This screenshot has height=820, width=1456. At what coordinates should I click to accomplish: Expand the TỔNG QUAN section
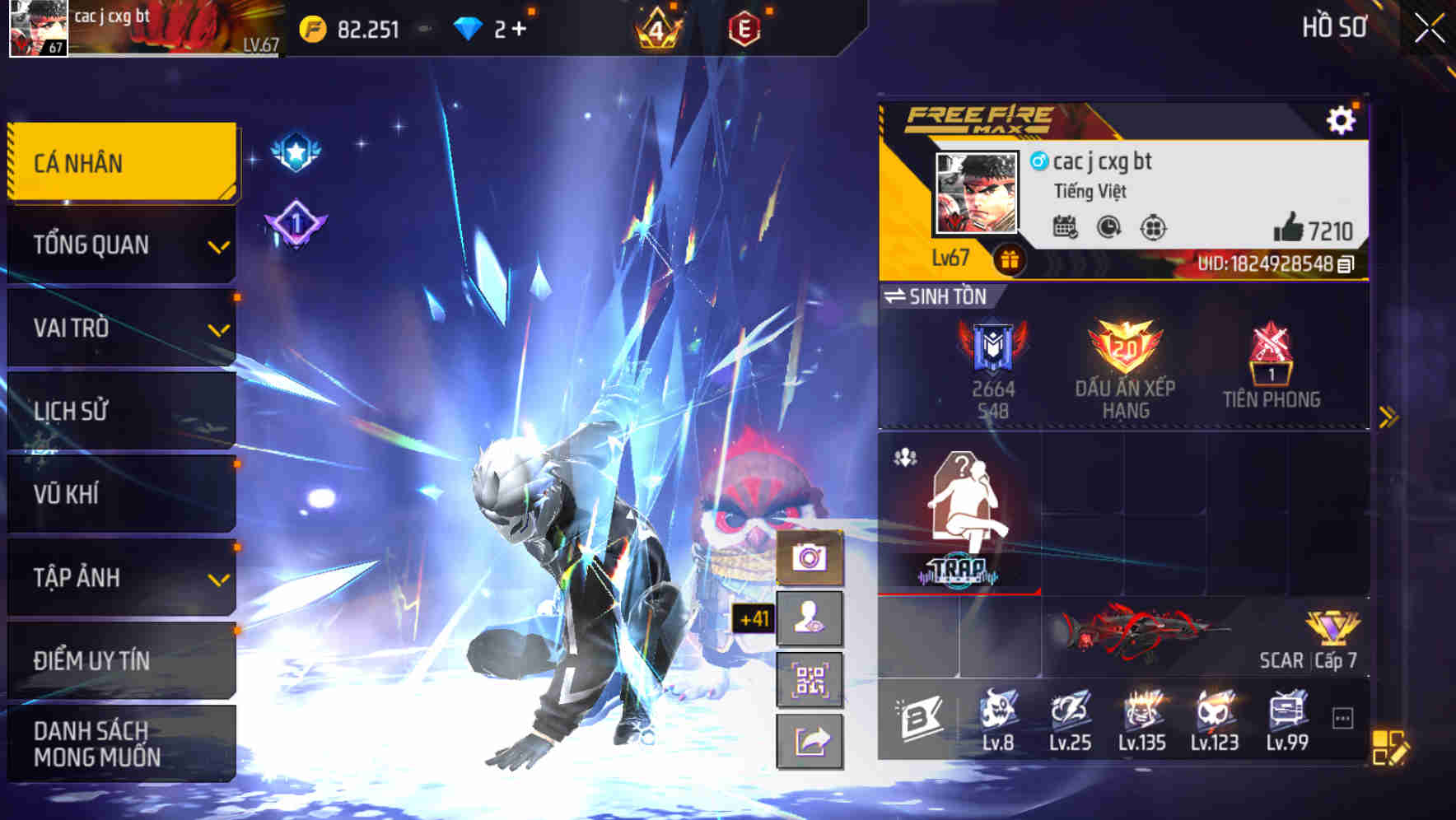coord(217,245)
